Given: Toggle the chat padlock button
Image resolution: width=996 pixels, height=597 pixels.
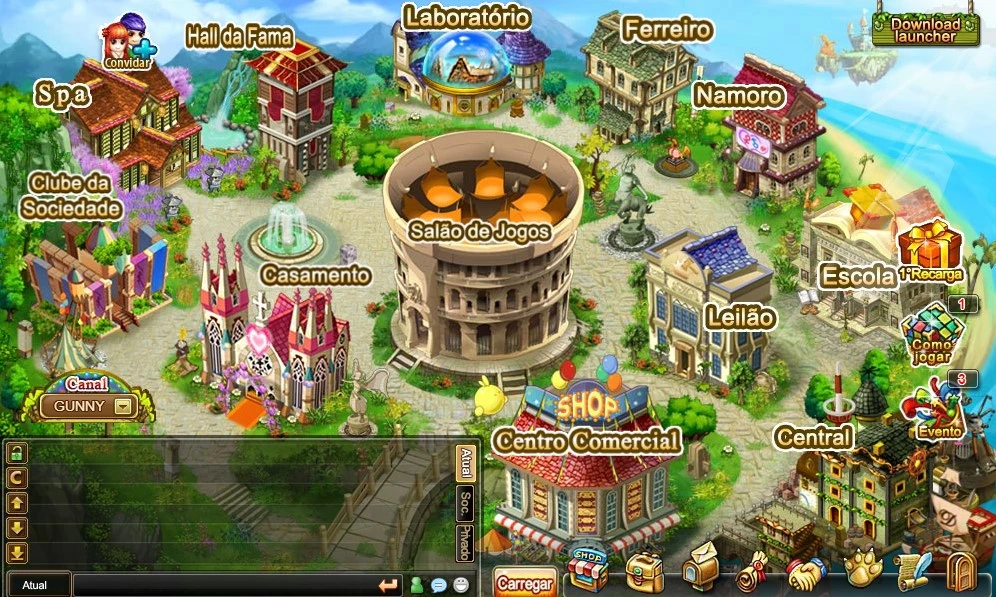Looking at the screenshot, I should tap(17, 453).
